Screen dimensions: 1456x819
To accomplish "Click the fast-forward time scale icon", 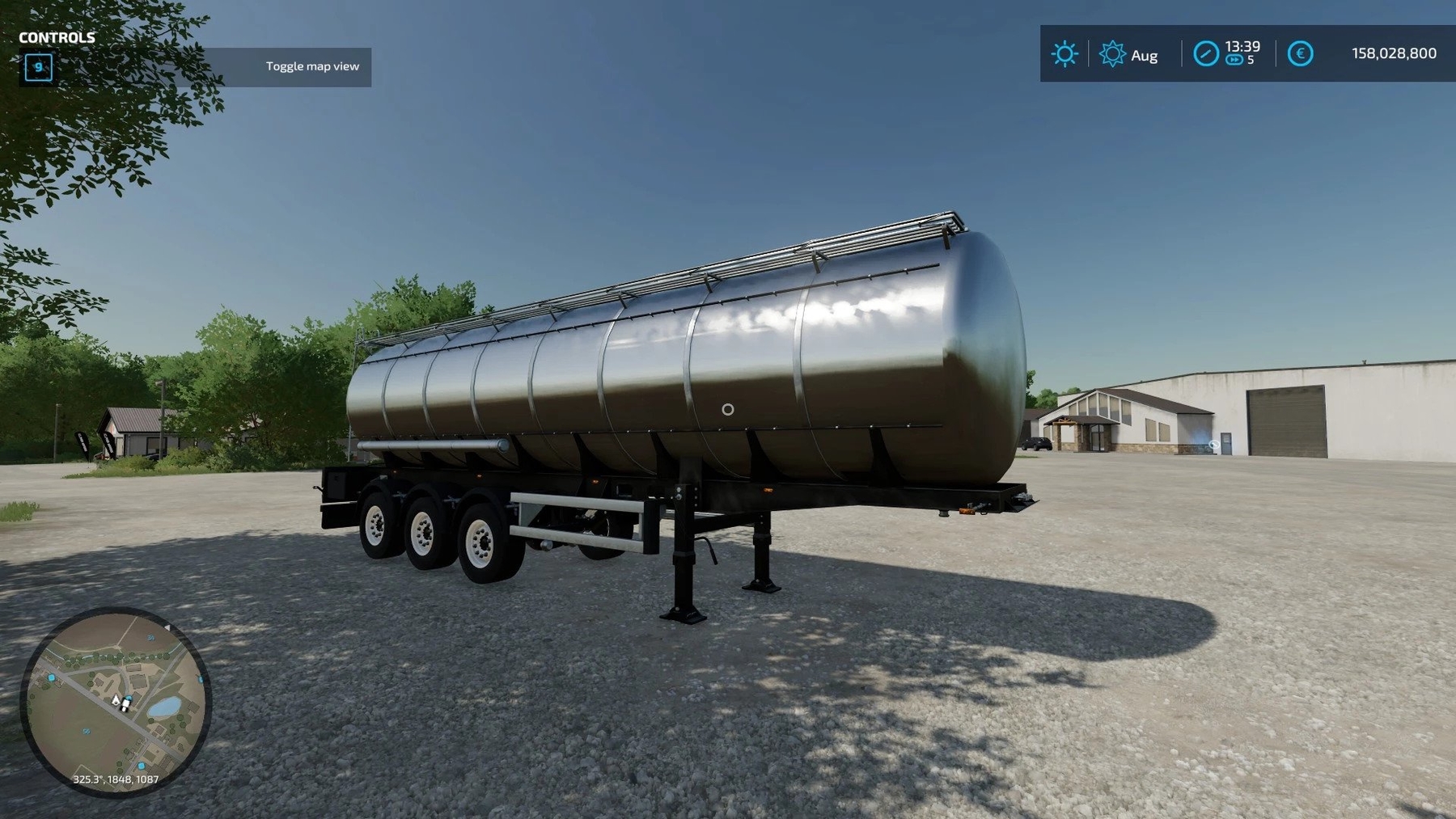I will 1233,60.
